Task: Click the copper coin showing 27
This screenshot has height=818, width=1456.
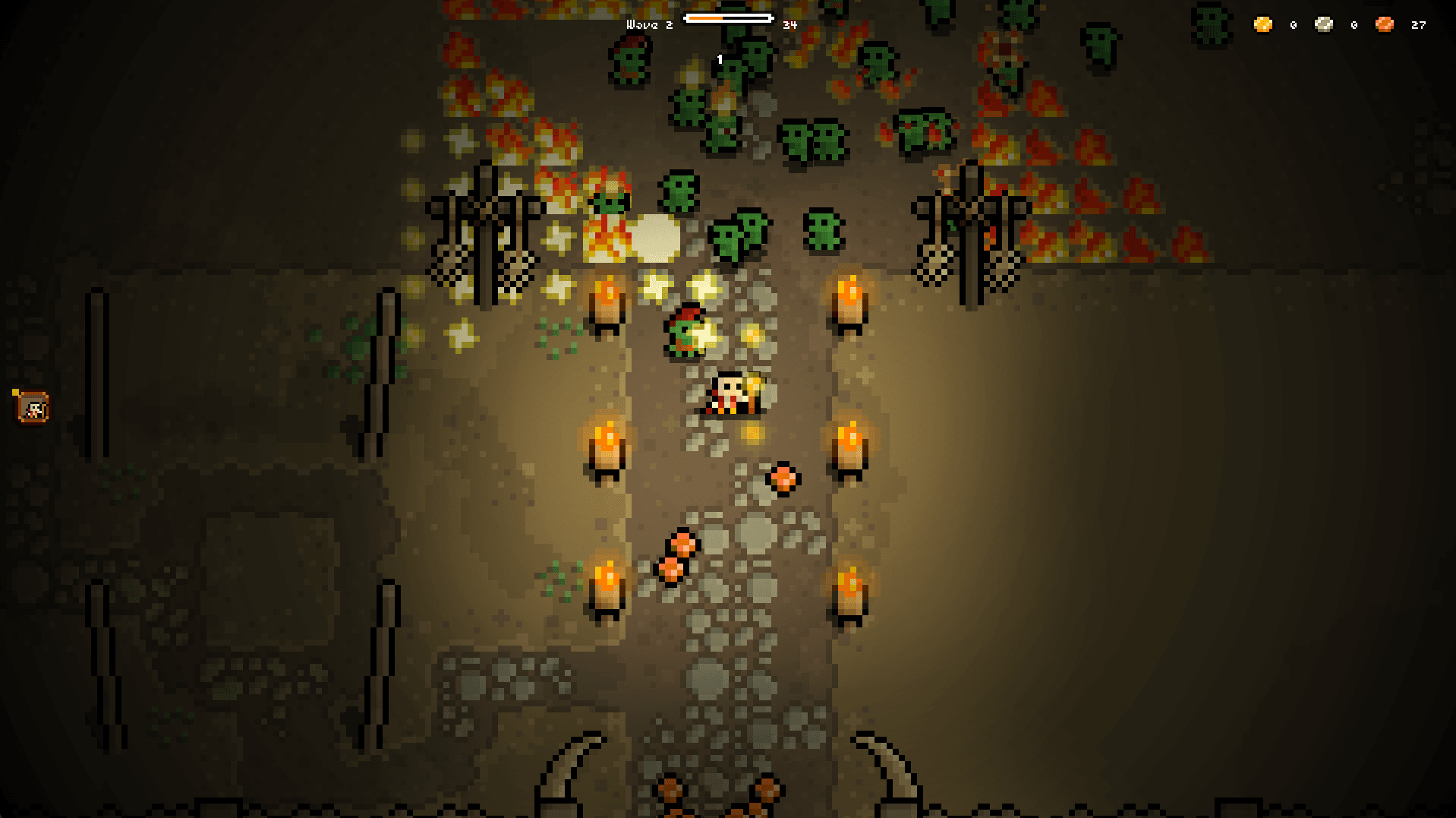Action: click(x=1385, y=24)
